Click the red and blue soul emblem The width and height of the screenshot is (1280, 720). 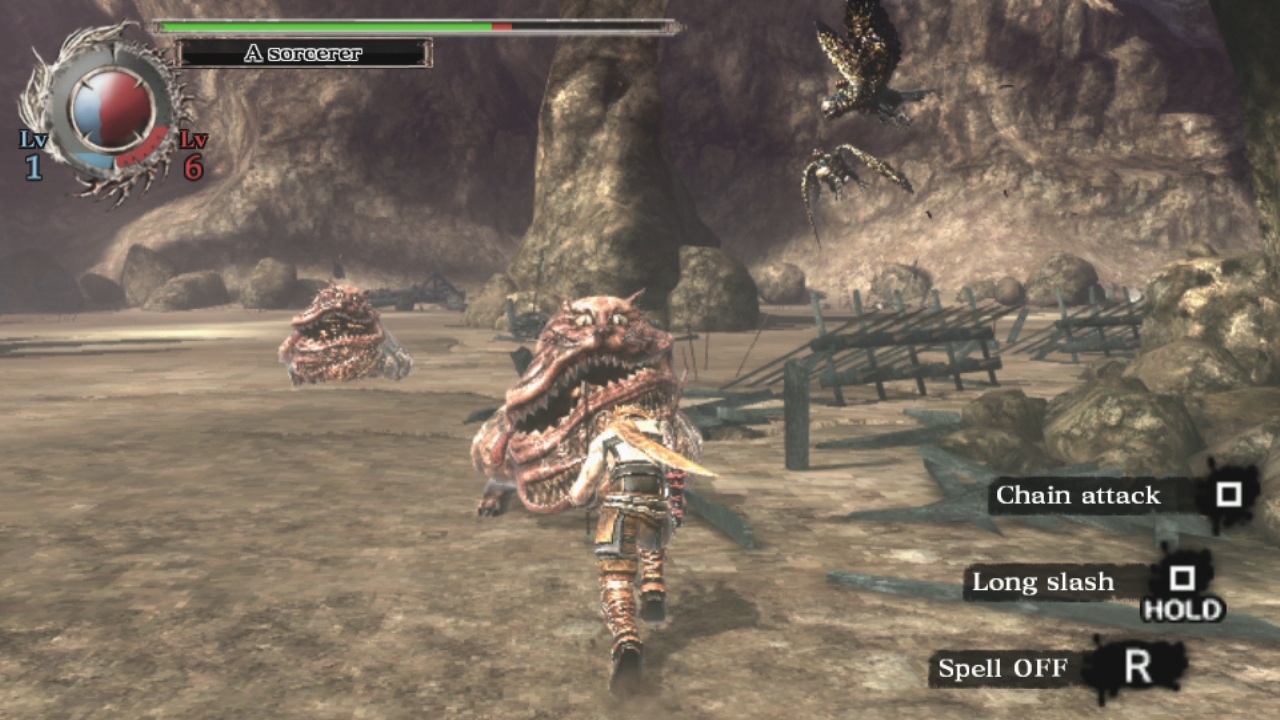click(112, 109)
